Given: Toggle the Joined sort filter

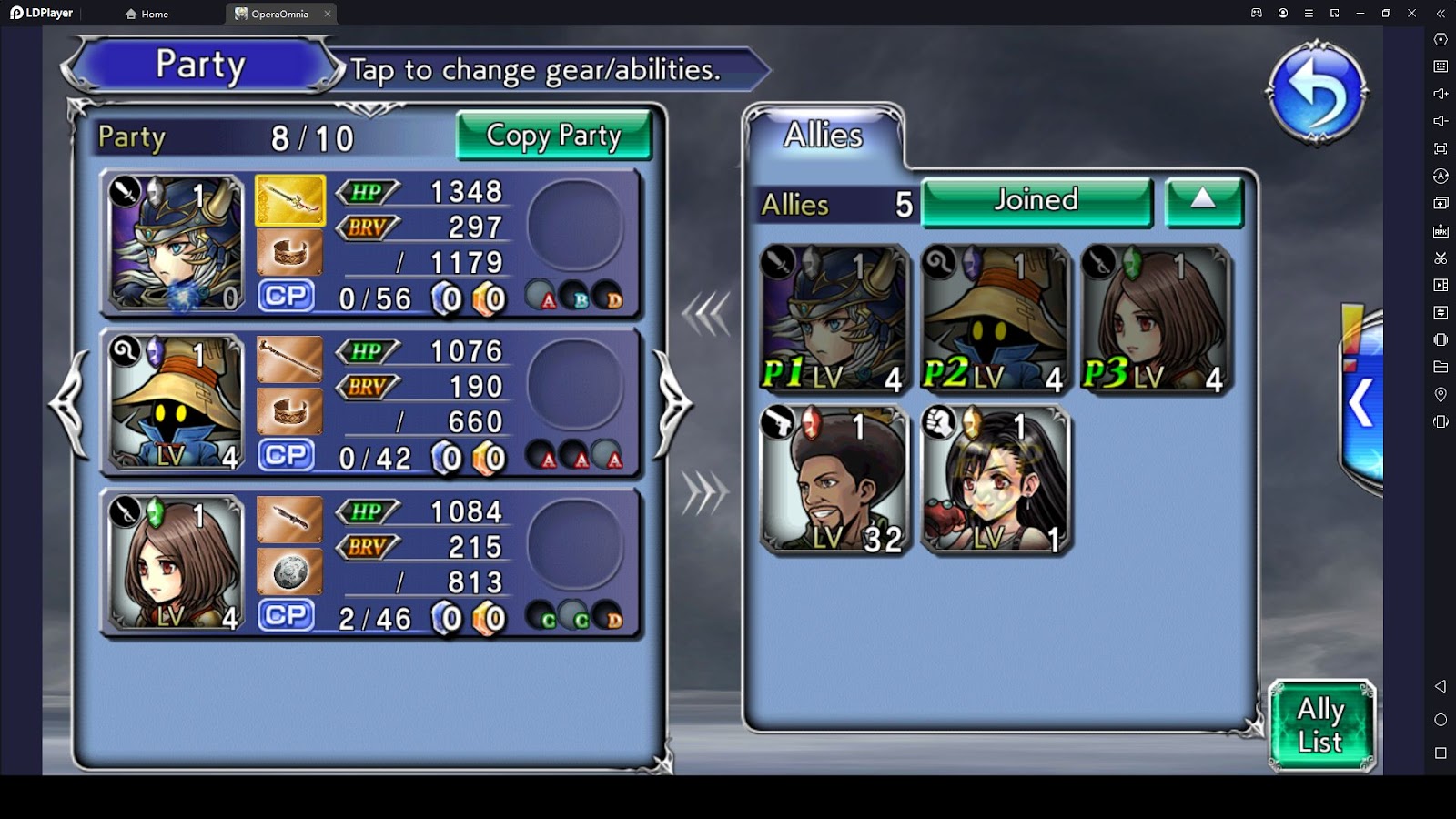Looking at the screenshot, I should tap(1036, 201).
